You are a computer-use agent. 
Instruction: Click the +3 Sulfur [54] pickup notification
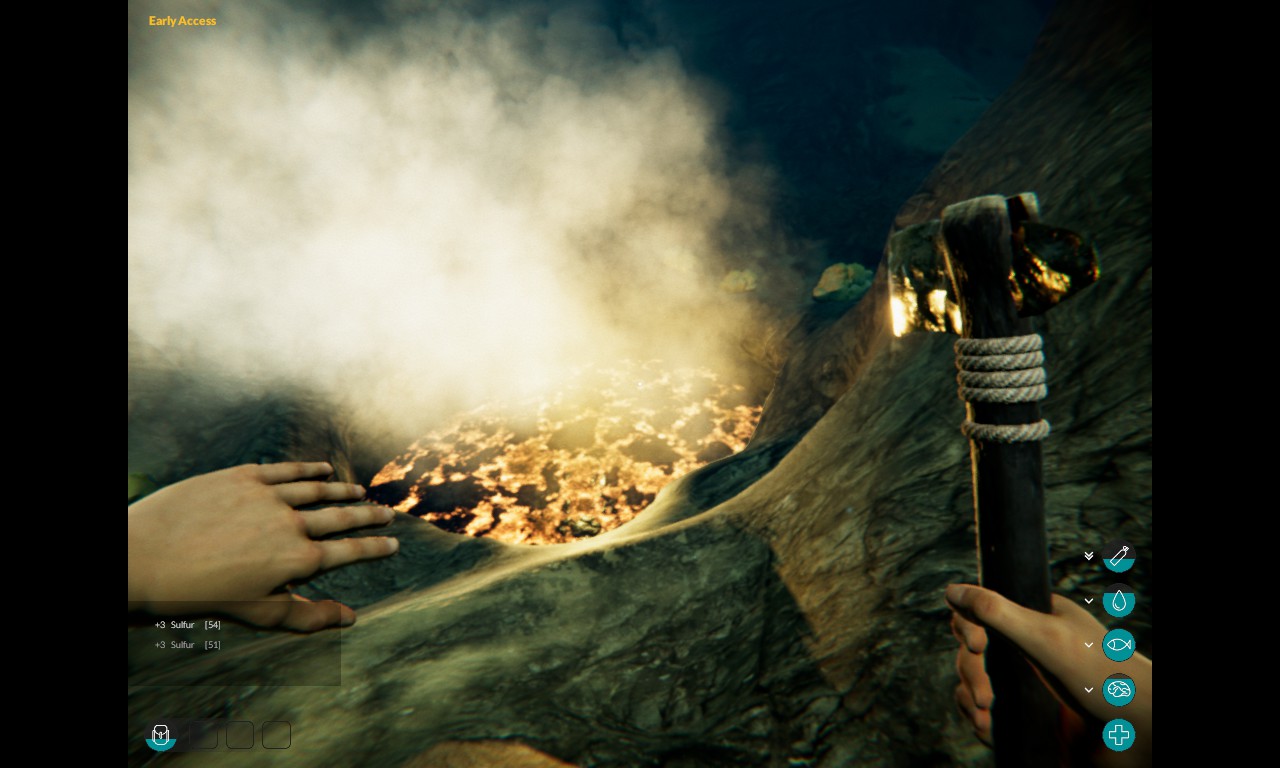186,624
